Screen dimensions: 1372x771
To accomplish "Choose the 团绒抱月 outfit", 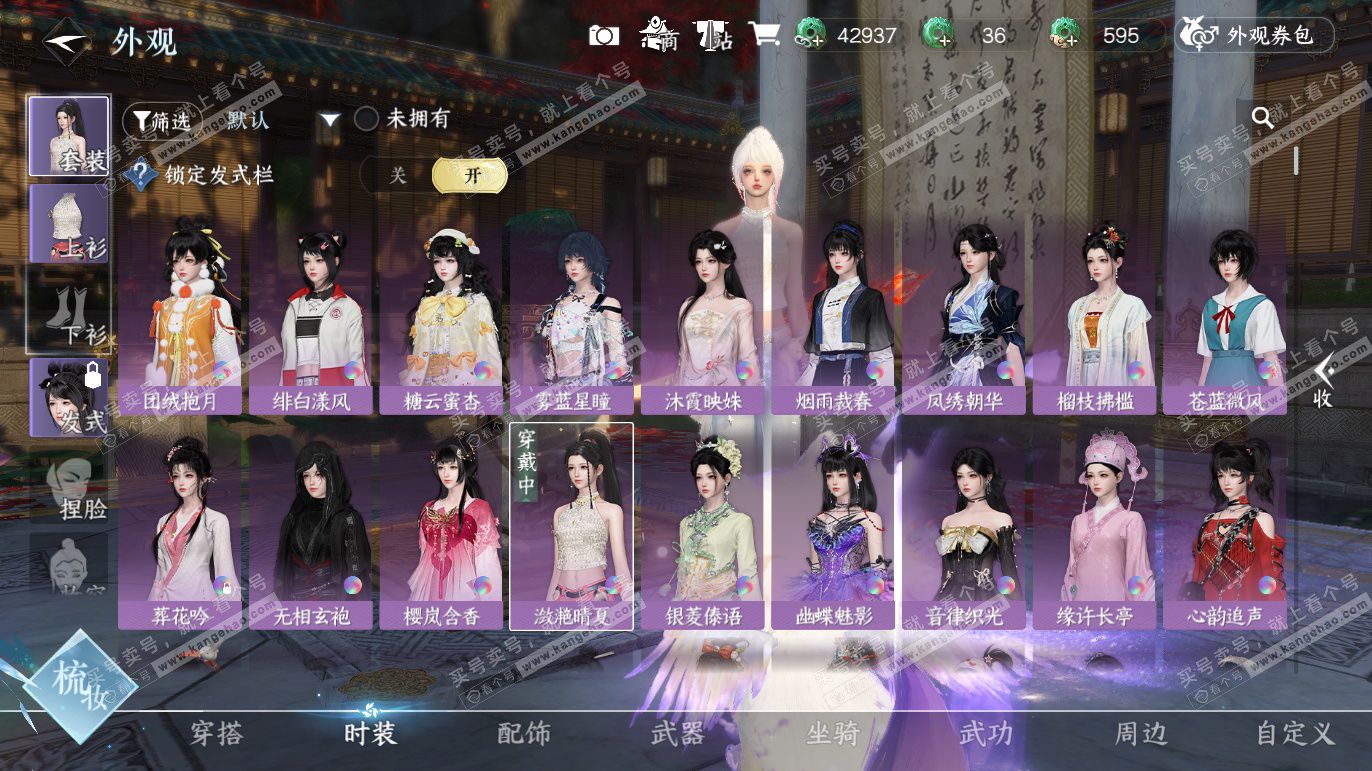I will [179, 318].
